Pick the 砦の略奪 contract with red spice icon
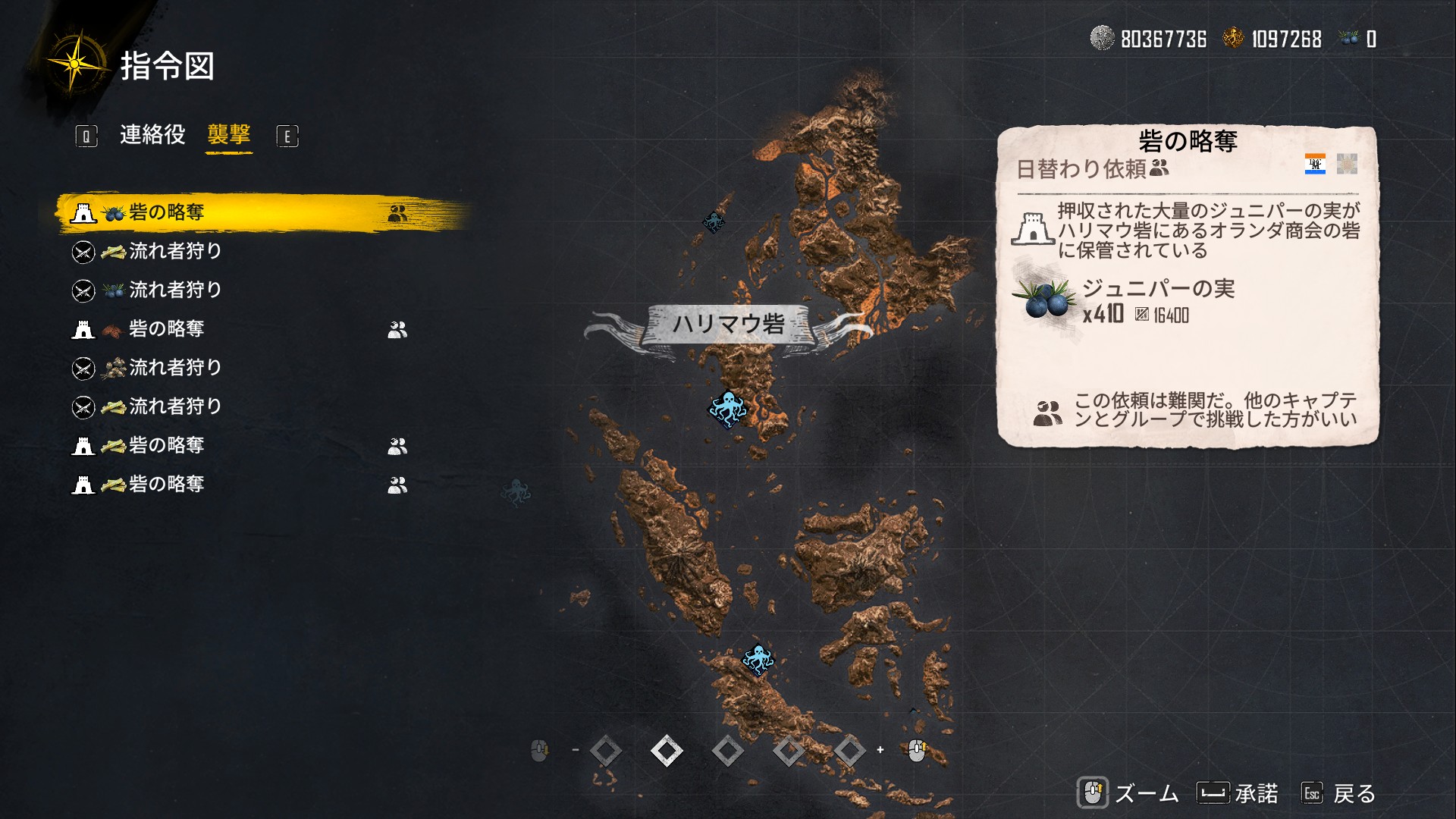Screen dimensions: 1456x819 167,329
